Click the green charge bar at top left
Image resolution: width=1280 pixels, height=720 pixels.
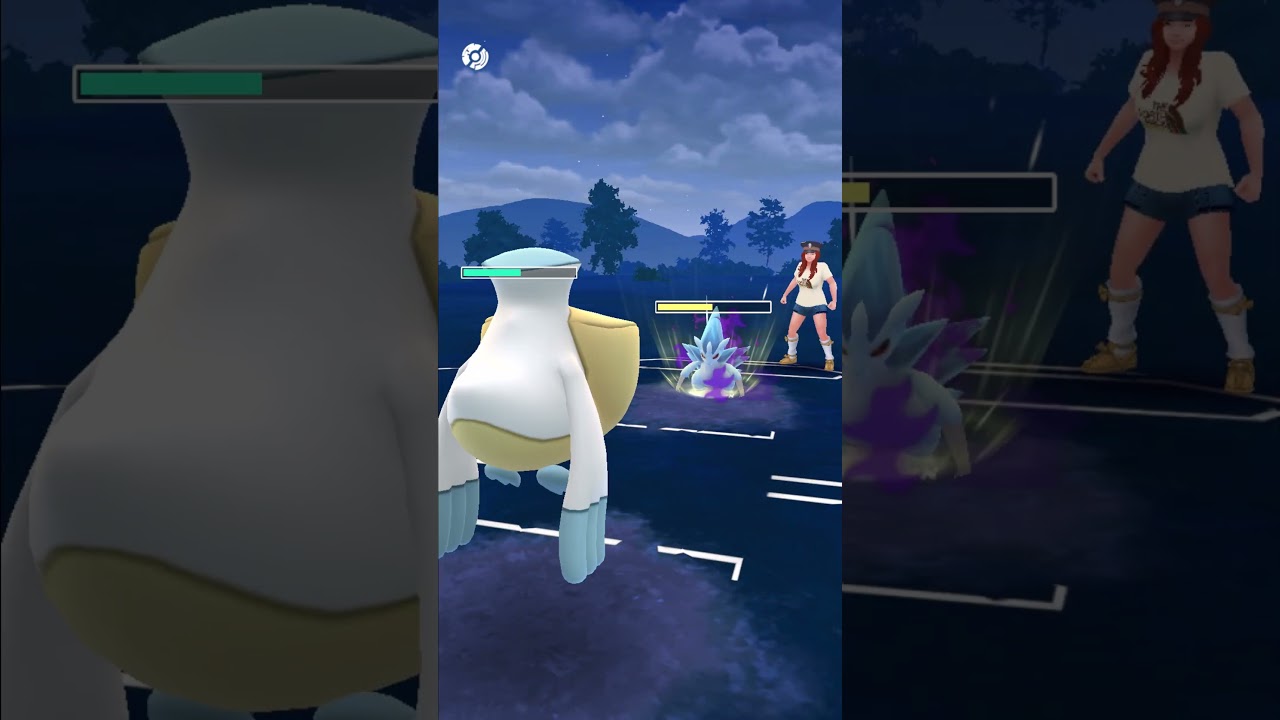click(170, 82)
